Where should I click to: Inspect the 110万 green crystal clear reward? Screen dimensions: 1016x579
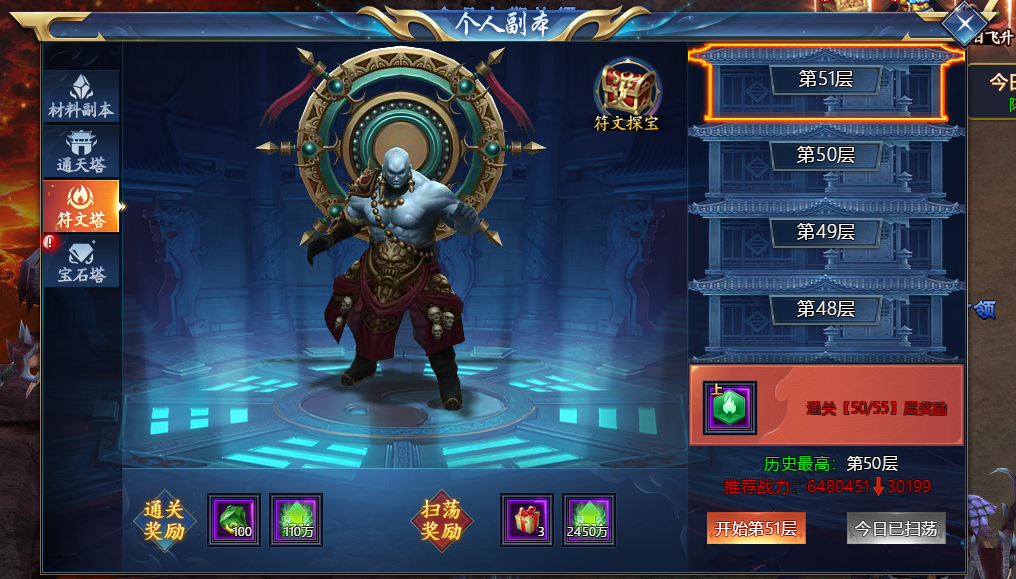(x=296, y=520)
